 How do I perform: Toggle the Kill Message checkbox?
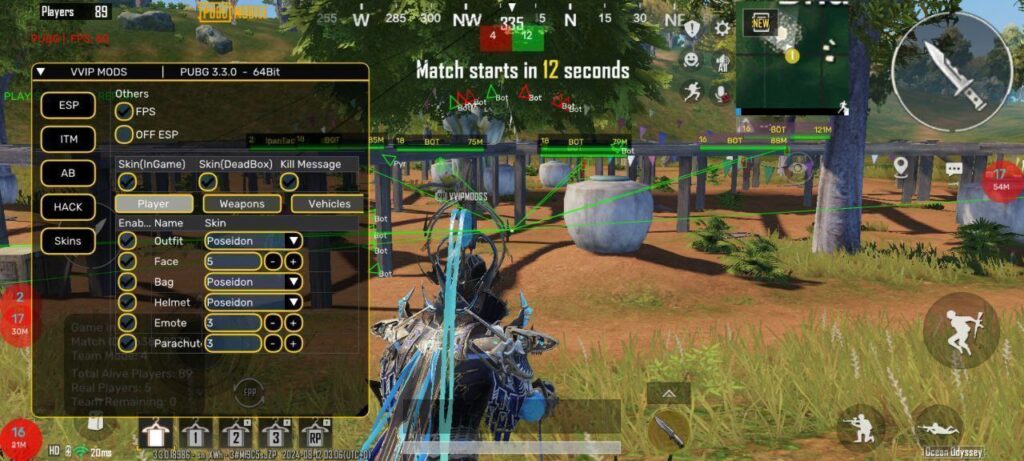pyautogui.click(x=289, y=182)
